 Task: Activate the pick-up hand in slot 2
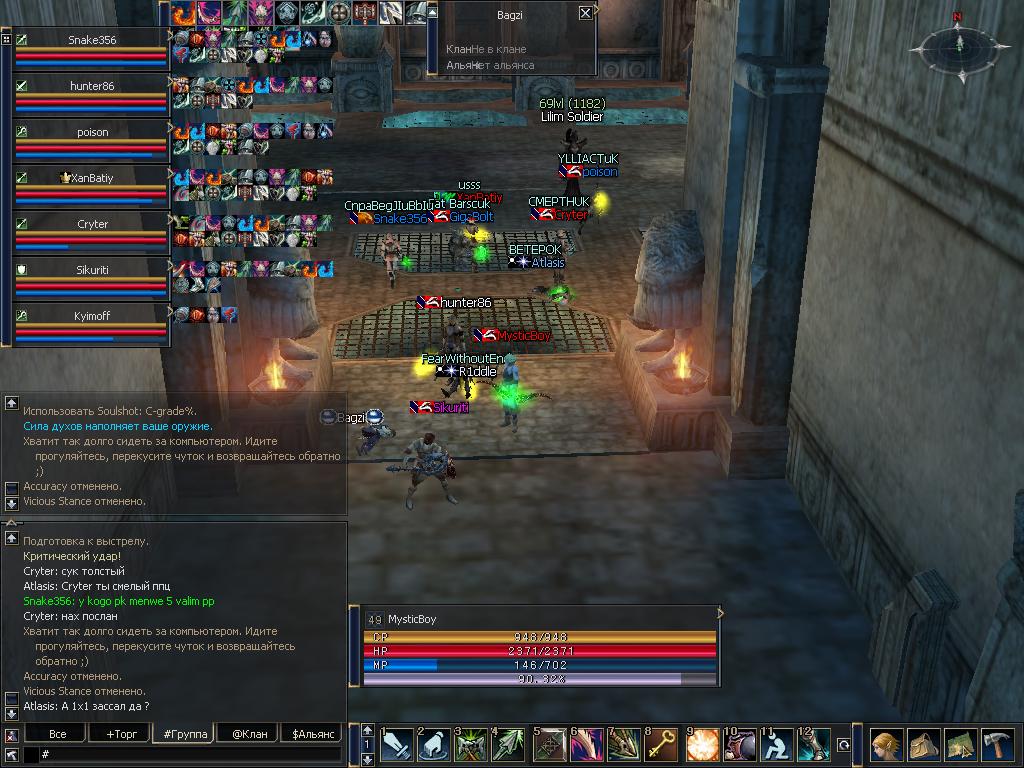[433, 745]
